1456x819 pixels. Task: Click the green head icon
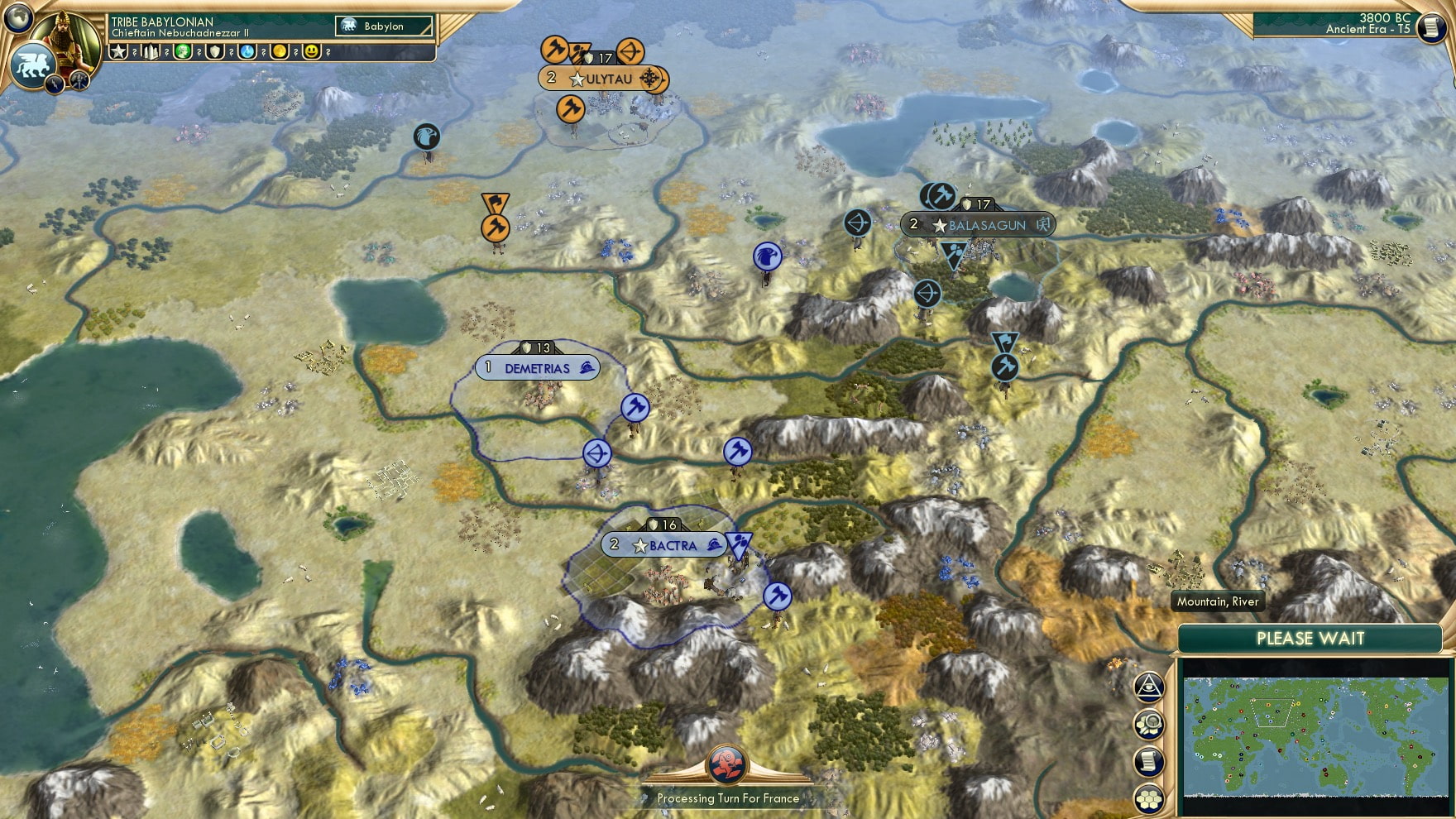[183, 52]
